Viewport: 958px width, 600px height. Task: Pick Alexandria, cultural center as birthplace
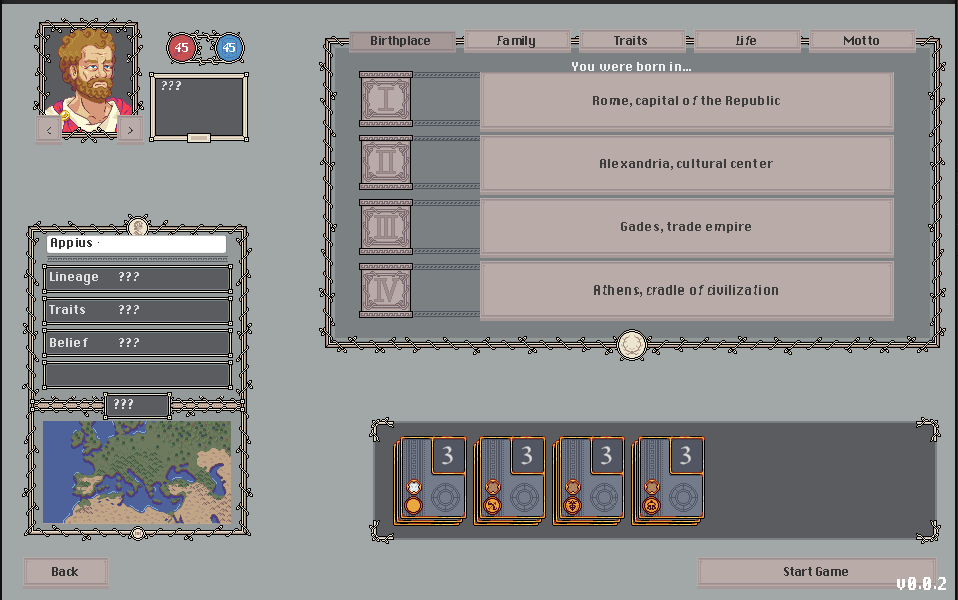(686, 164)
